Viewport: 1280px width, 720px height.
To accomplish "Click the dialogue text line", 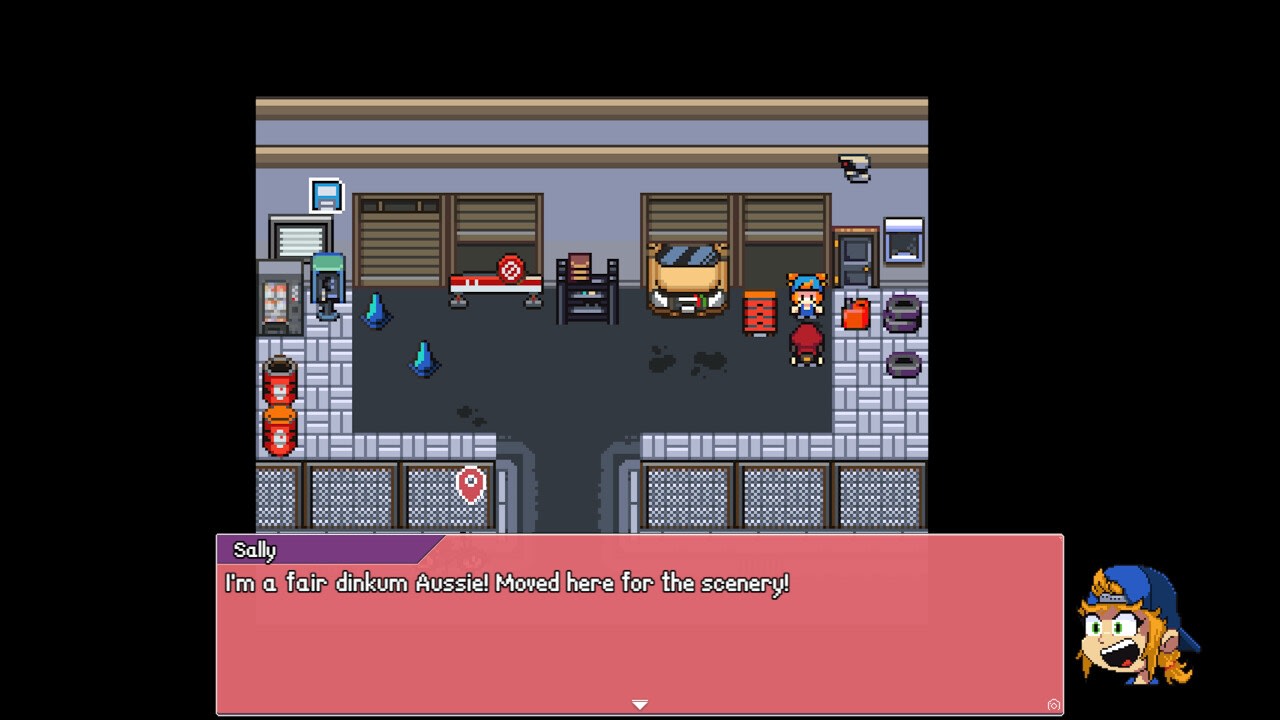I will (505, 583).
